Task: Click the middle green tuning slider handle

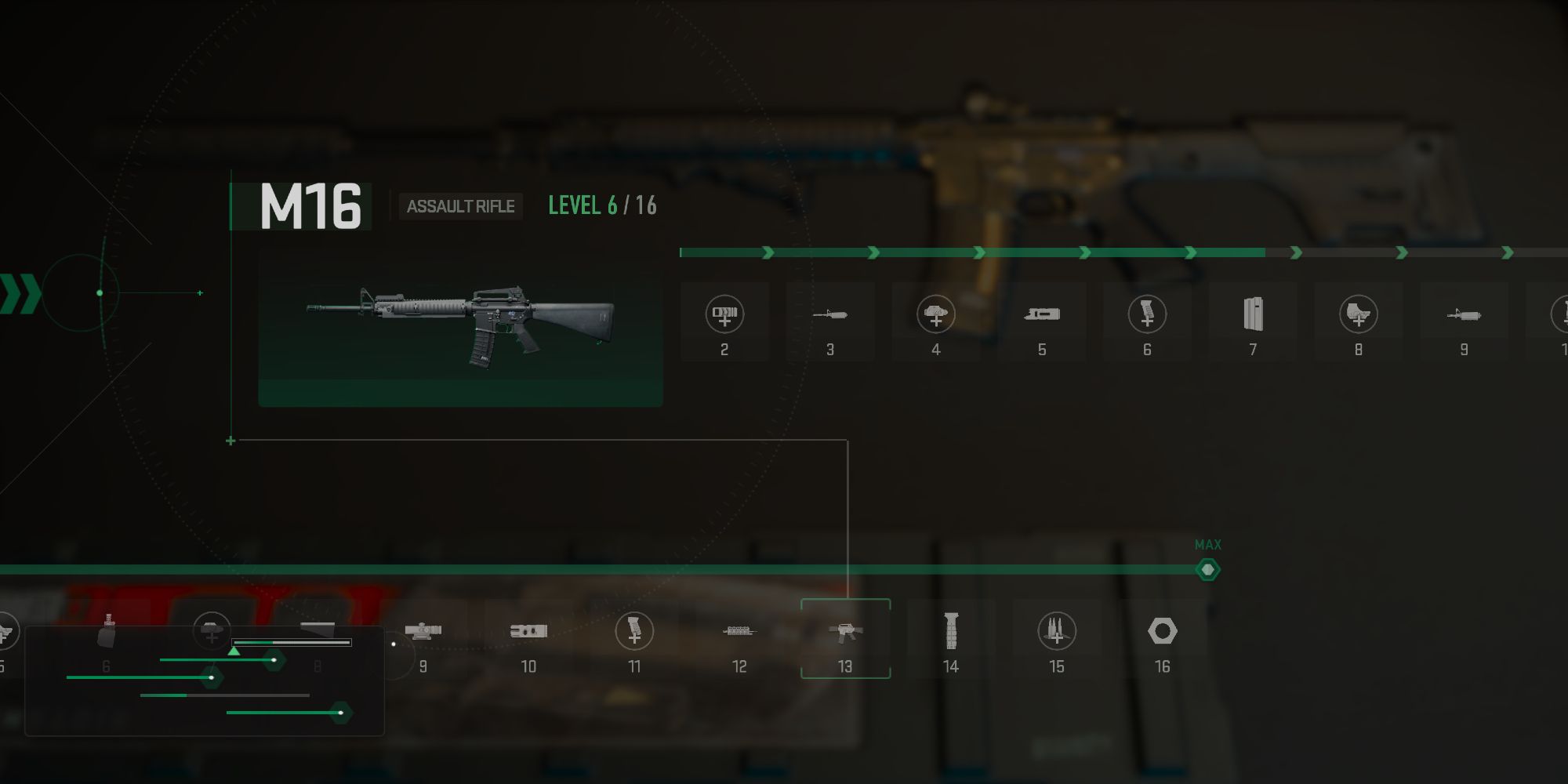Action: (213, 678)
